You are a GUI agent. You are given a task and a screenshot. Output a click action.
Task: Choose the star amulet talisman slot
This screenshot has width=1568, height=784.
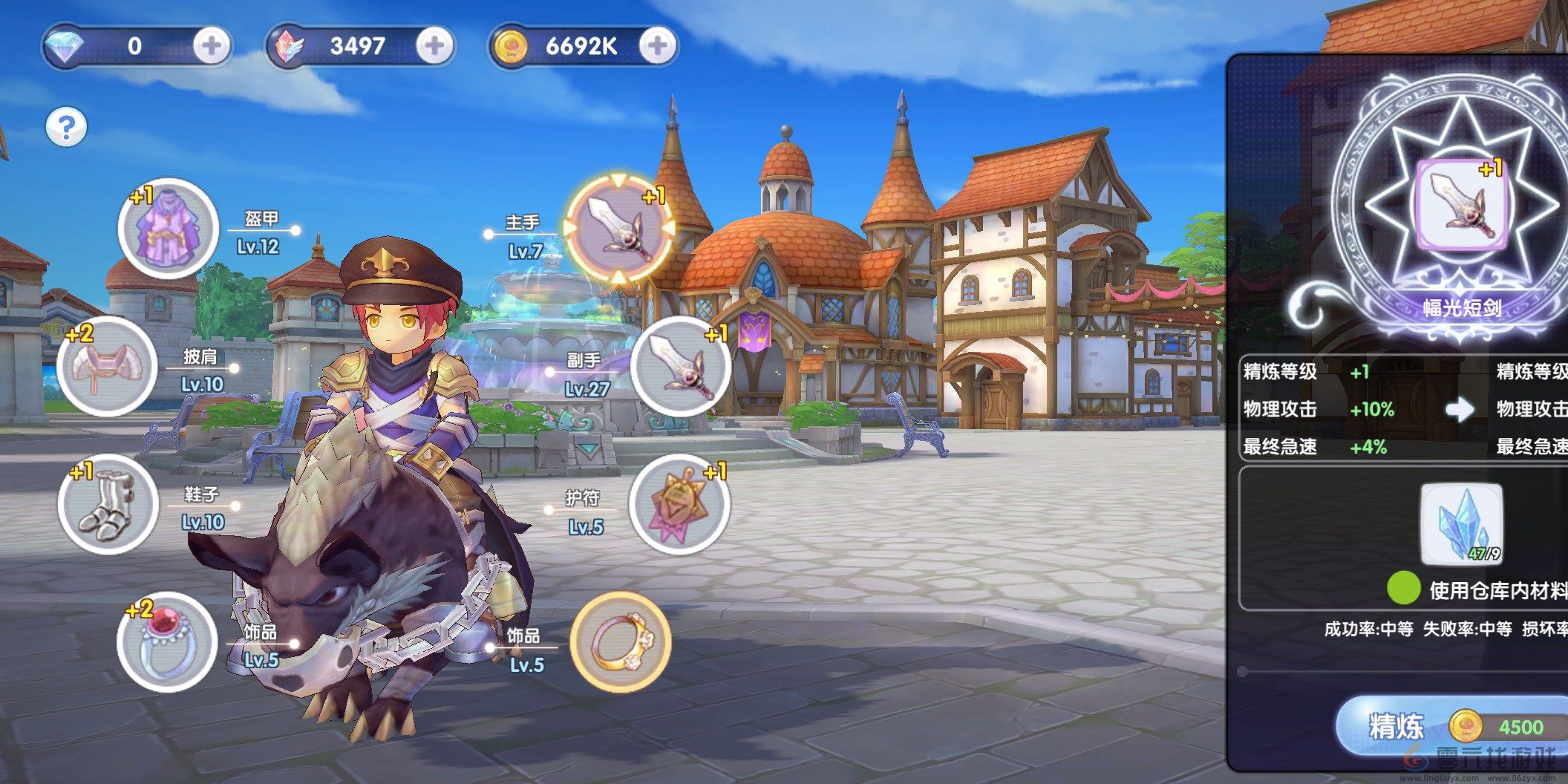coord(679,504)
